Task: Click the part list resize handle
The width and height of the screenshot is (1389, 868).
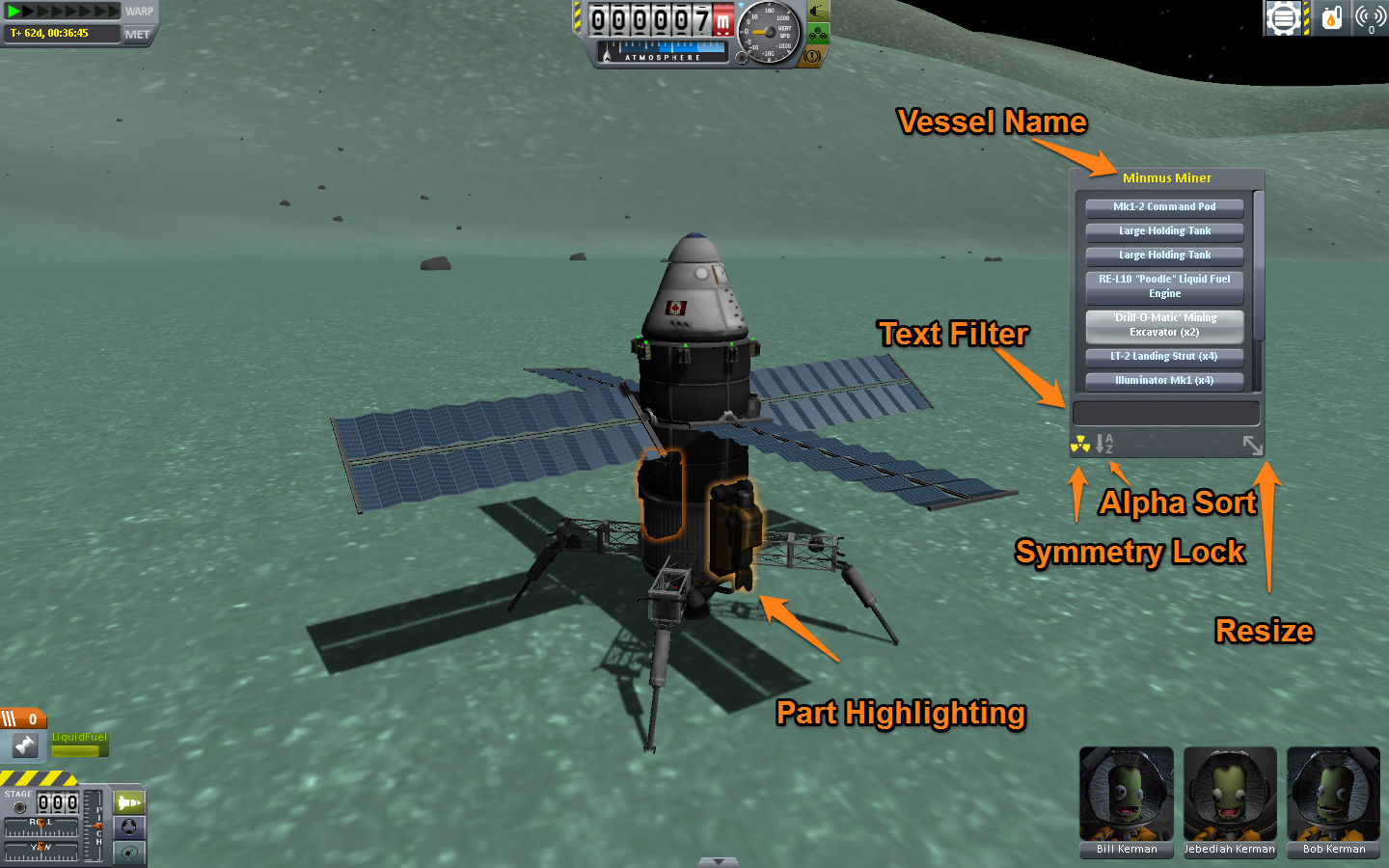Action: point(1252,445)
